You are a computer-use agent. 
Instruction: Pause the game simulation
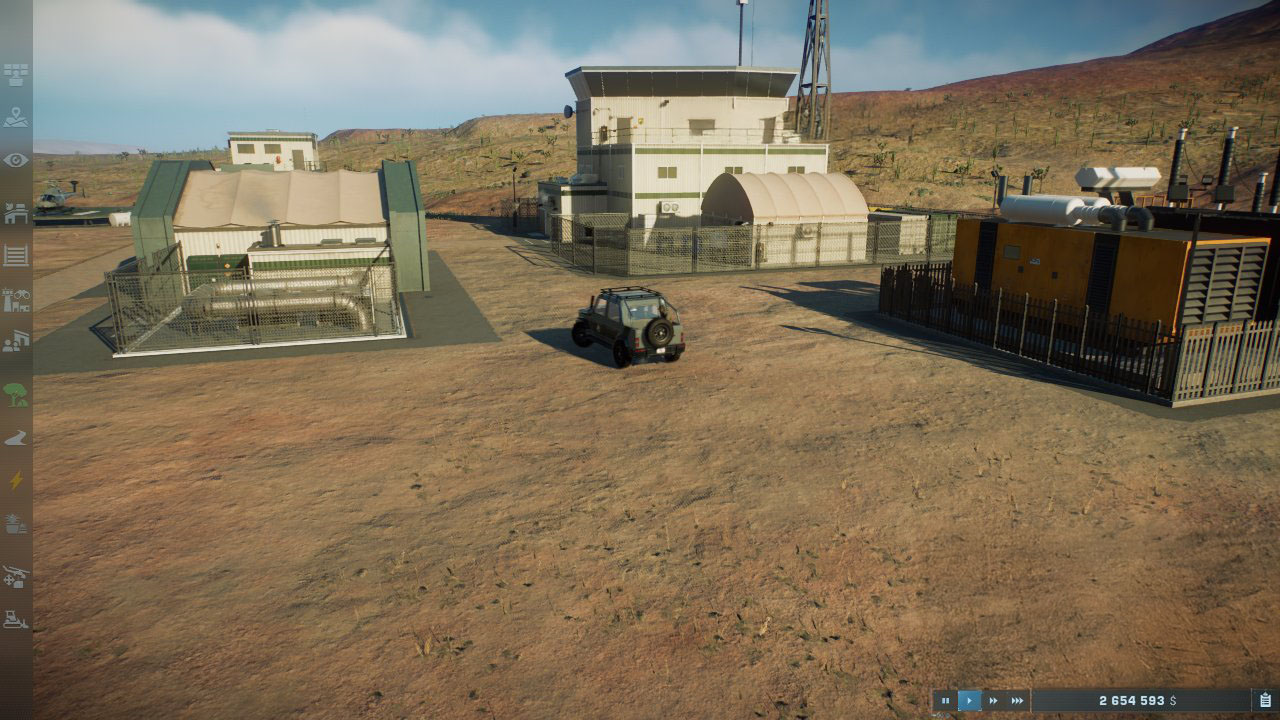tap(945, 701)
